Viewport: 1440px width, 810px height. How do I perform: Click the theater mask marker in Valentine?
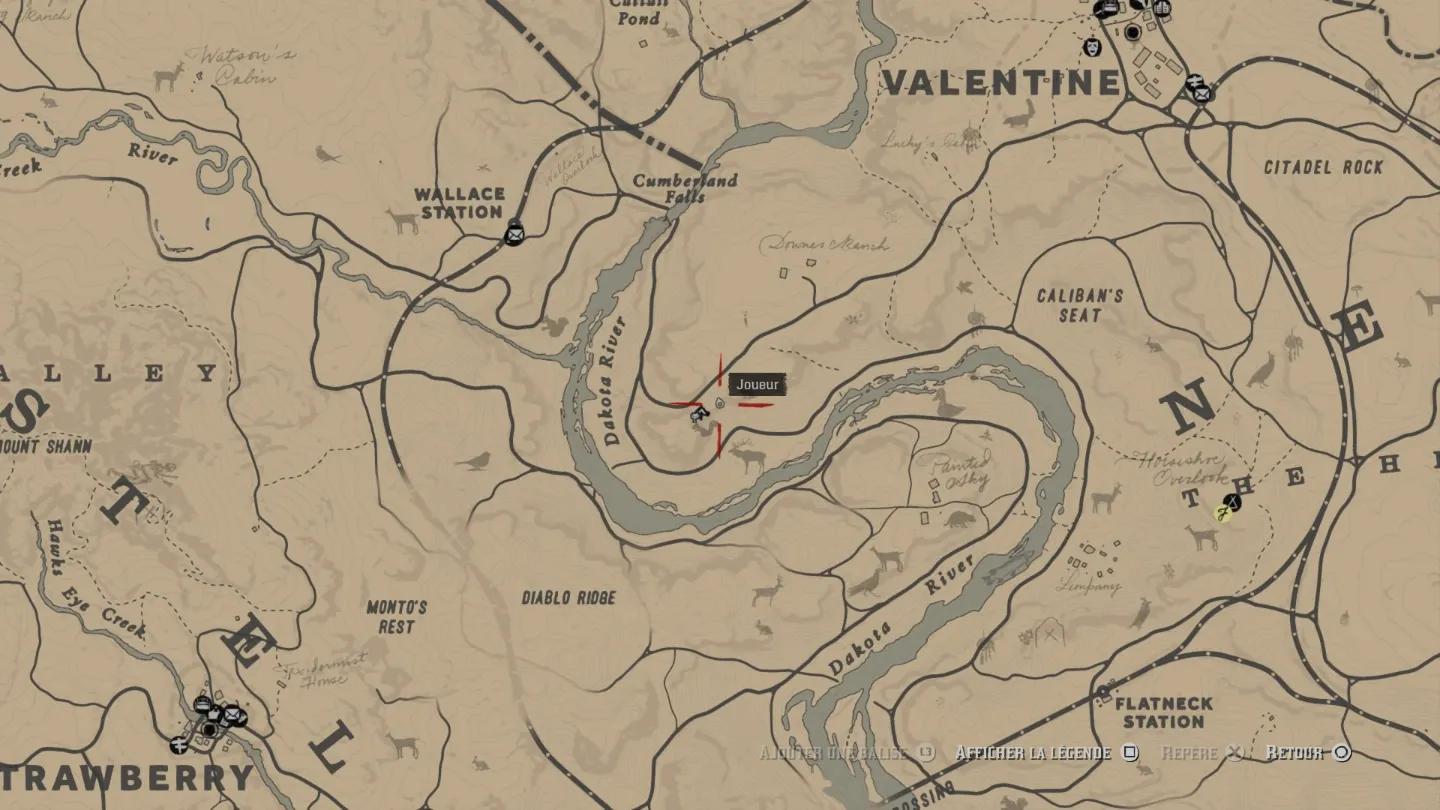(x=1092, y=47)
